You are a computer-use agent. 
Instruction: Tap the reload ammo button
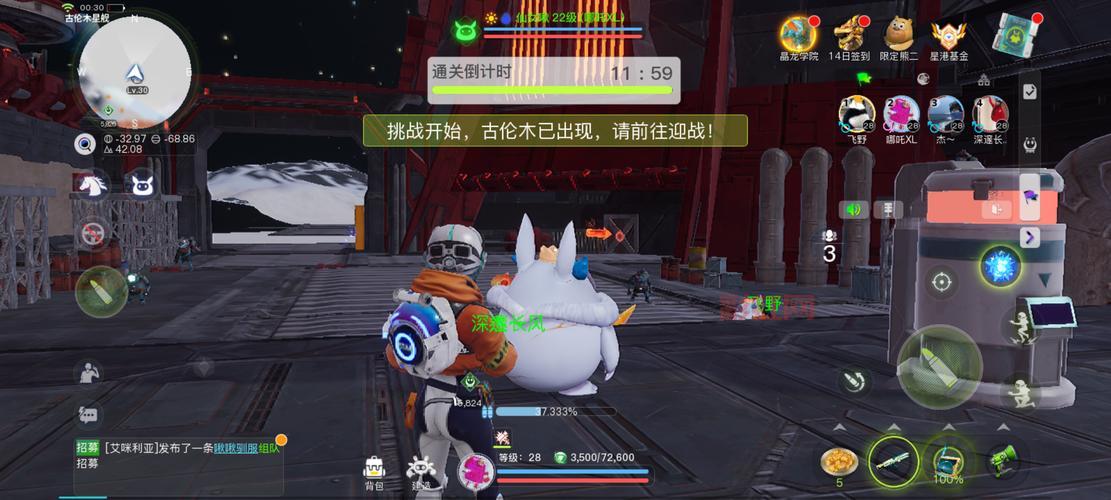[x=853, y=381]
